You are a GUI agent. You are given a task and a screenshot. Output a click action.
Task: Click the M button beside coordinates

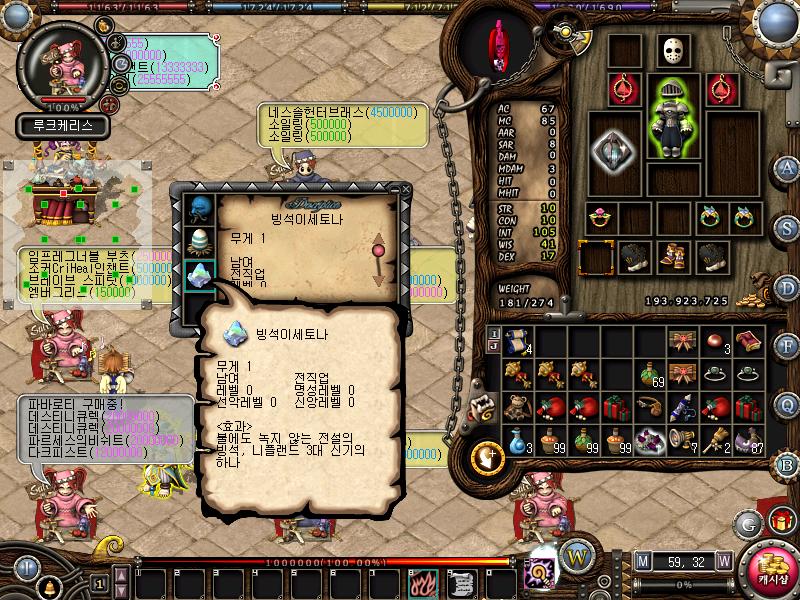point(643,560)
